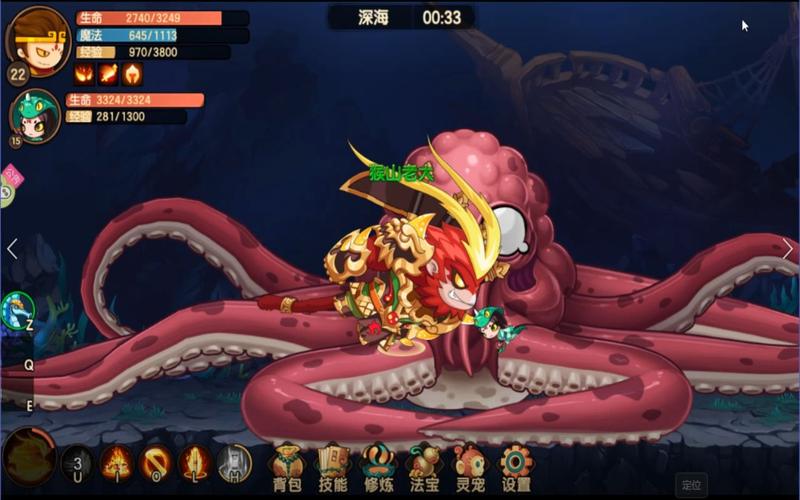Viewport: 800px width, 500px height.
Task: Click the fire claw buff icon
Action: [x=84, y=74]
